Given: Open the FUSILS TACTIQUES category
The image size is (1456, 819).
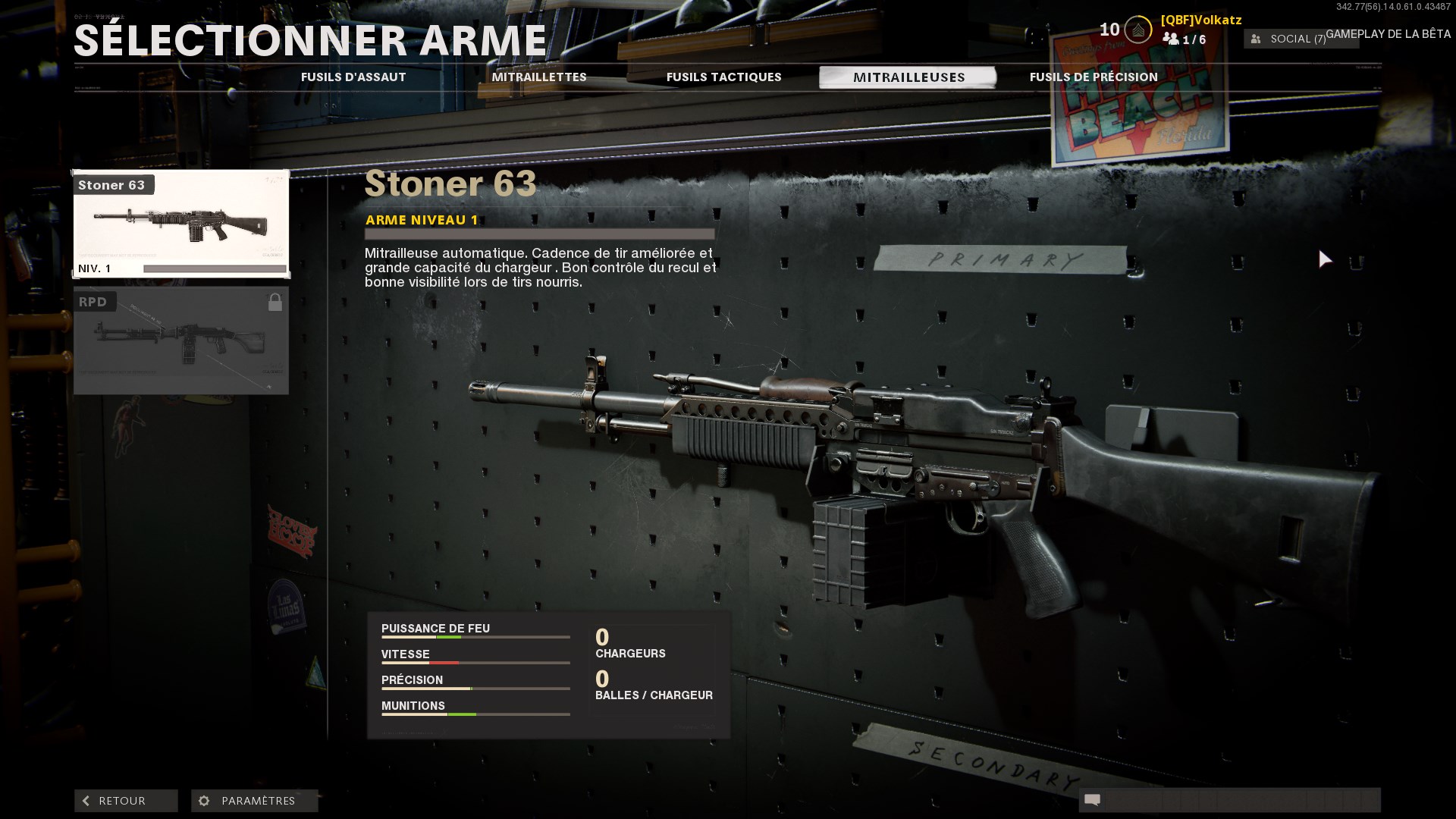Looking at the screenshot, I should click(723, 77).
